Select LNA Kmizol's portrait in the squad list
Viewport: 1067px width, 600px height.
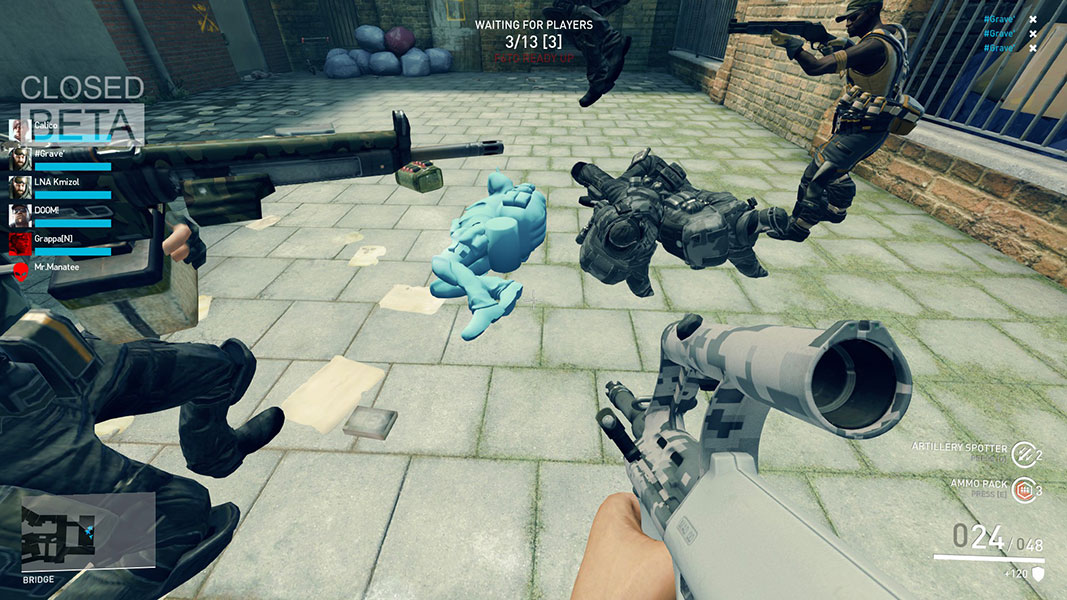click(x=20, y=186)
